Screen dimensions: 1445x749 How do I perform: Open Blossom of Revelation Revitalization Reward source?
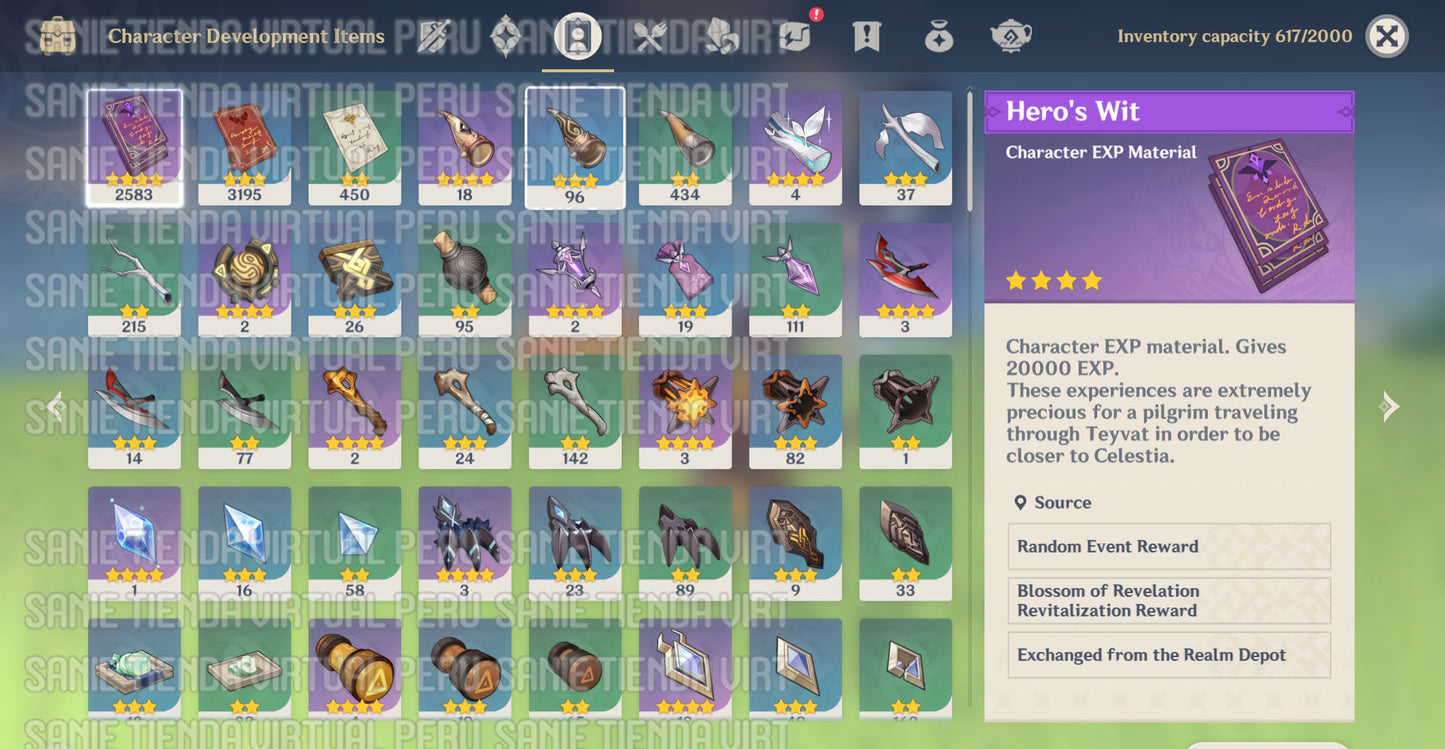click(1168, 601)
